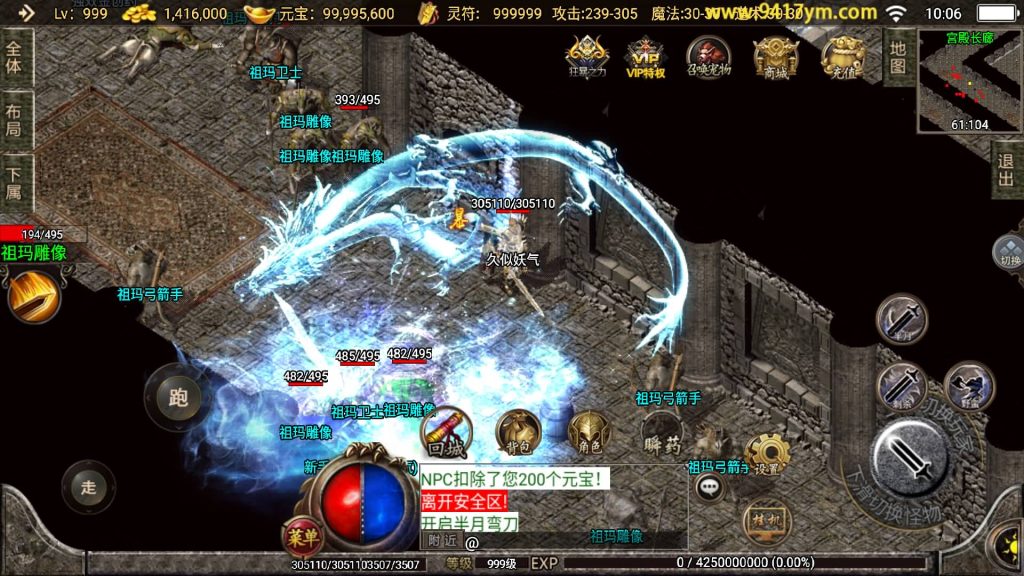Open the chat speech bubble button
The width and height of the screenshot is (1024, 576).
pyautogui.click(x=711, y=488)
